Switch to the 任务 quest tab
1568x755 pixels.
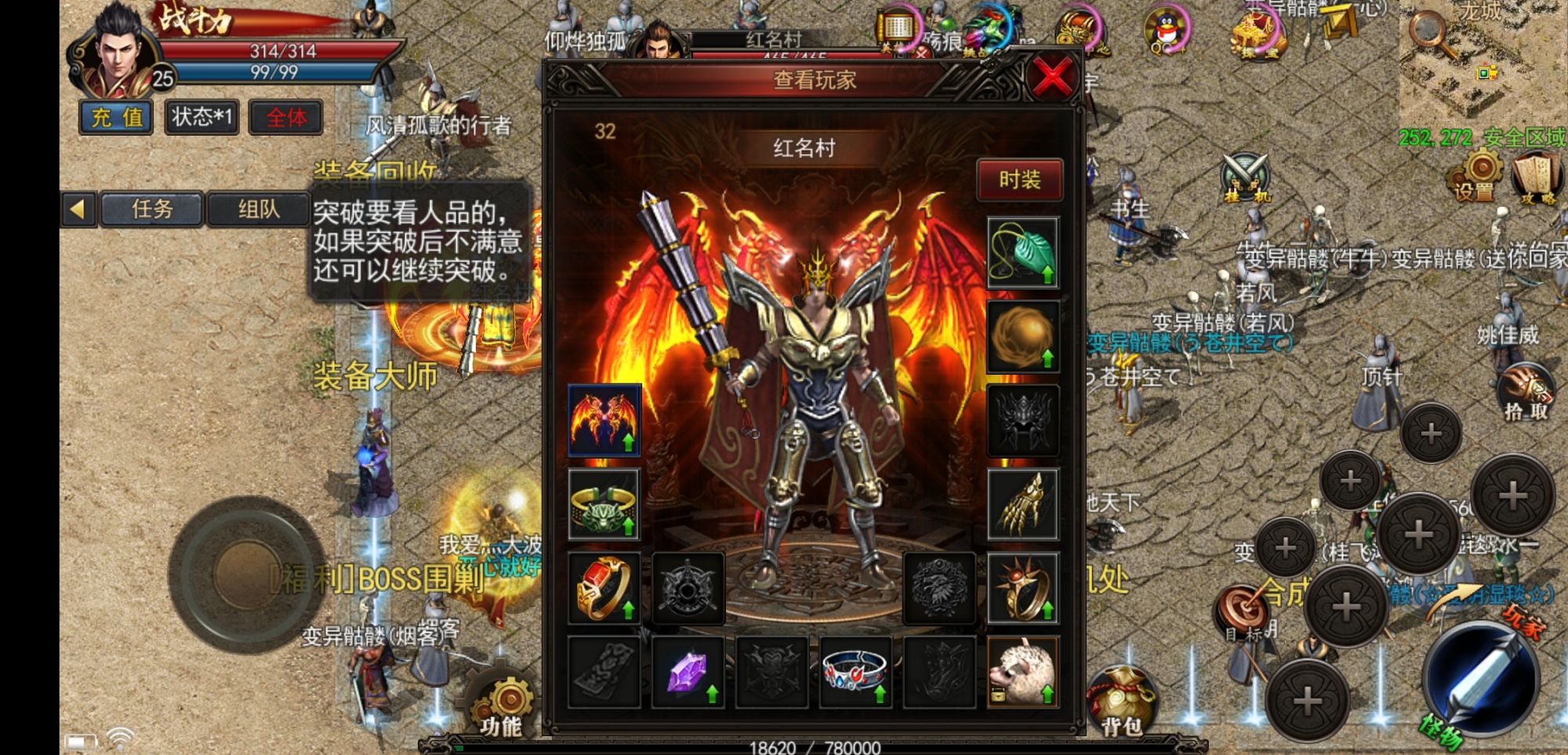coord(152,209)
